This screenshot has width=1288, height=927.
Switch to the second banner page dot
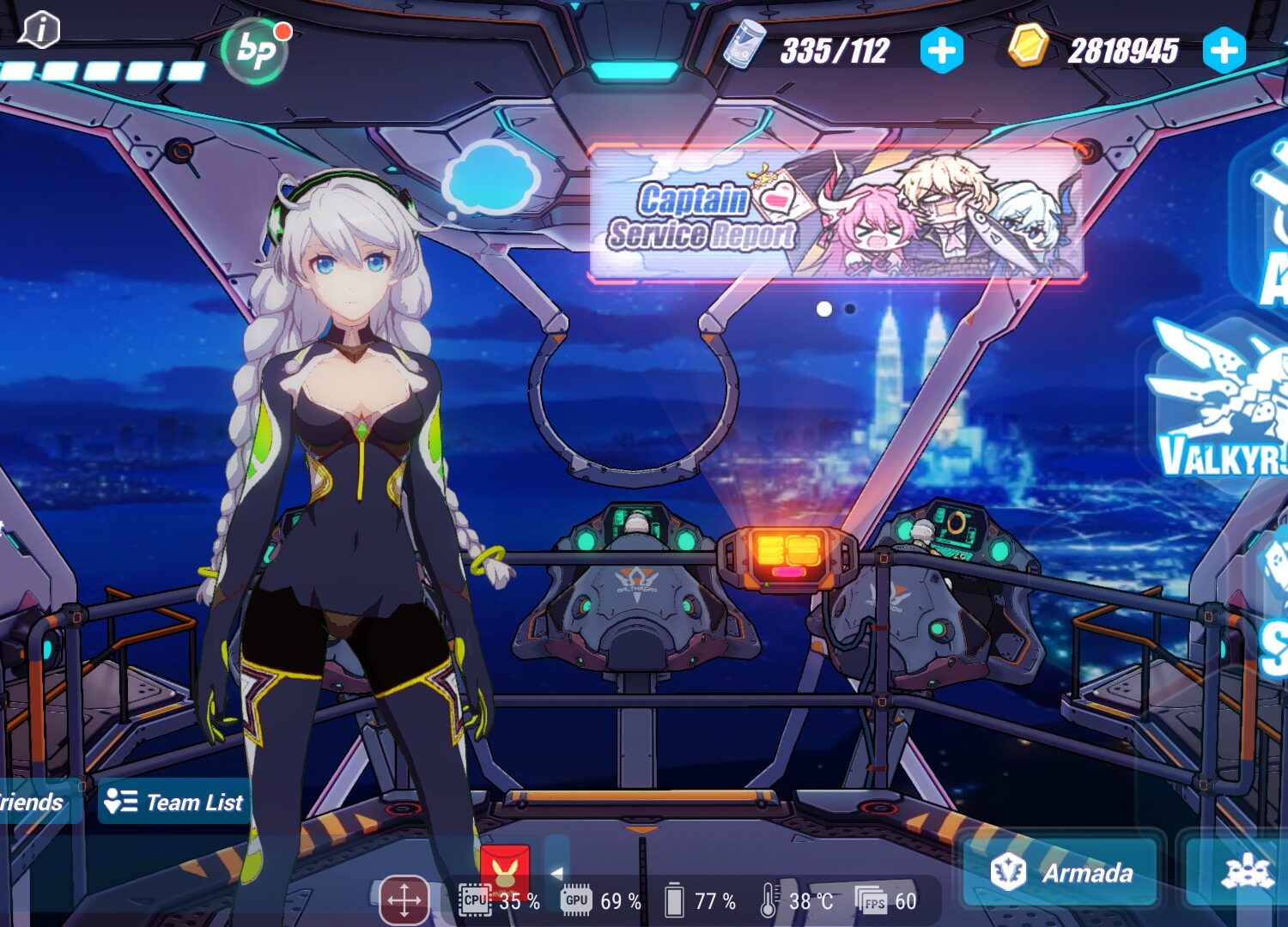850,309
